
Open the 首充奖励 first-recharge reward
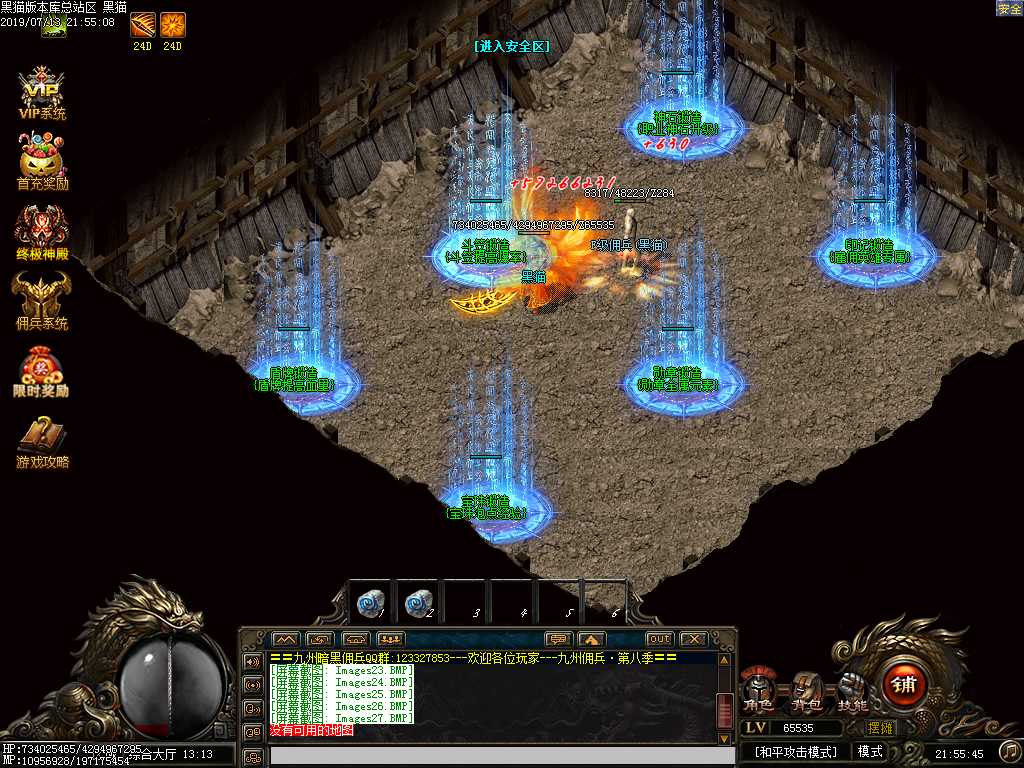[42, 160]
